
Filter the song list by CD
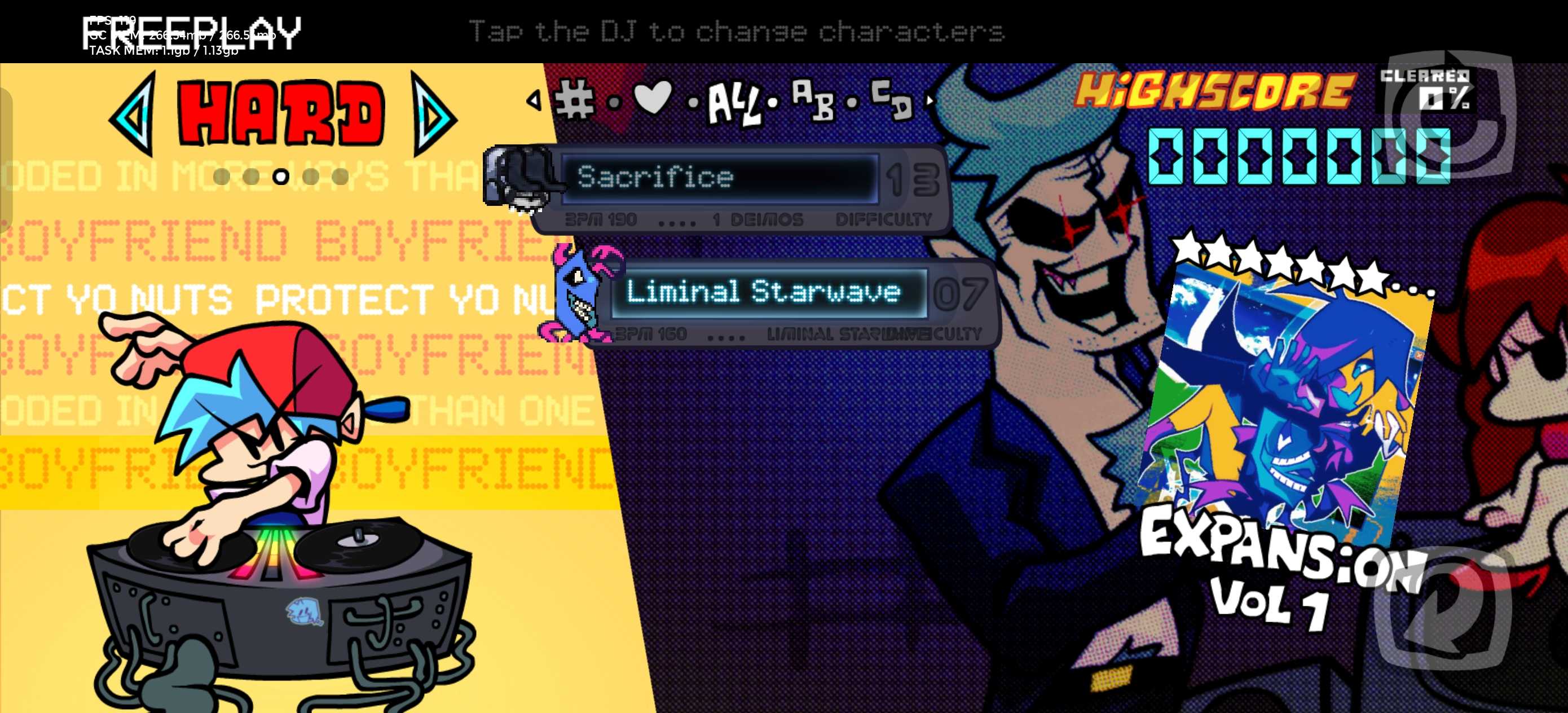click(x=892, y=99)
